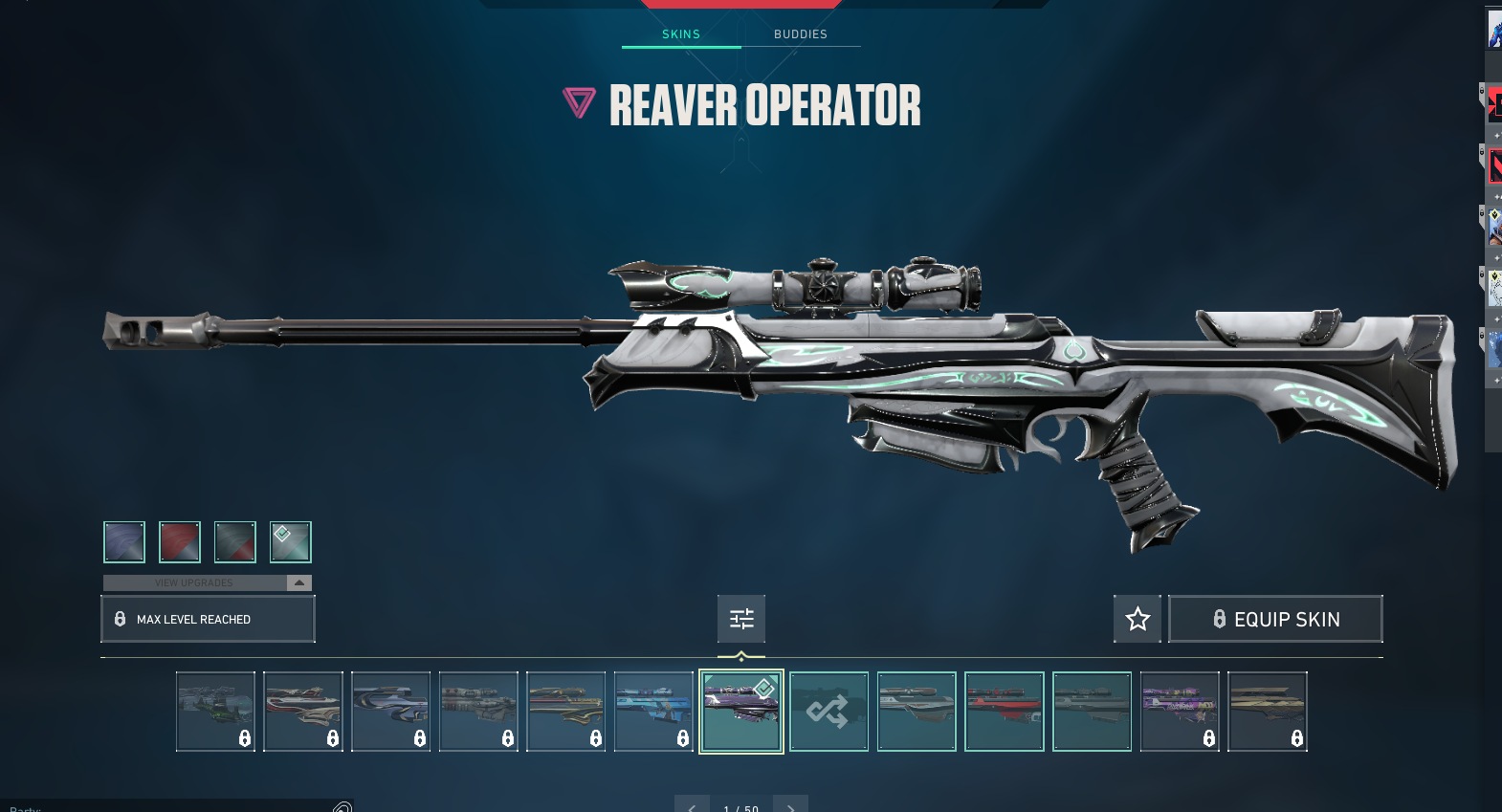
Task: Expand the View Upgrades arrow
Action: [299, 582]
